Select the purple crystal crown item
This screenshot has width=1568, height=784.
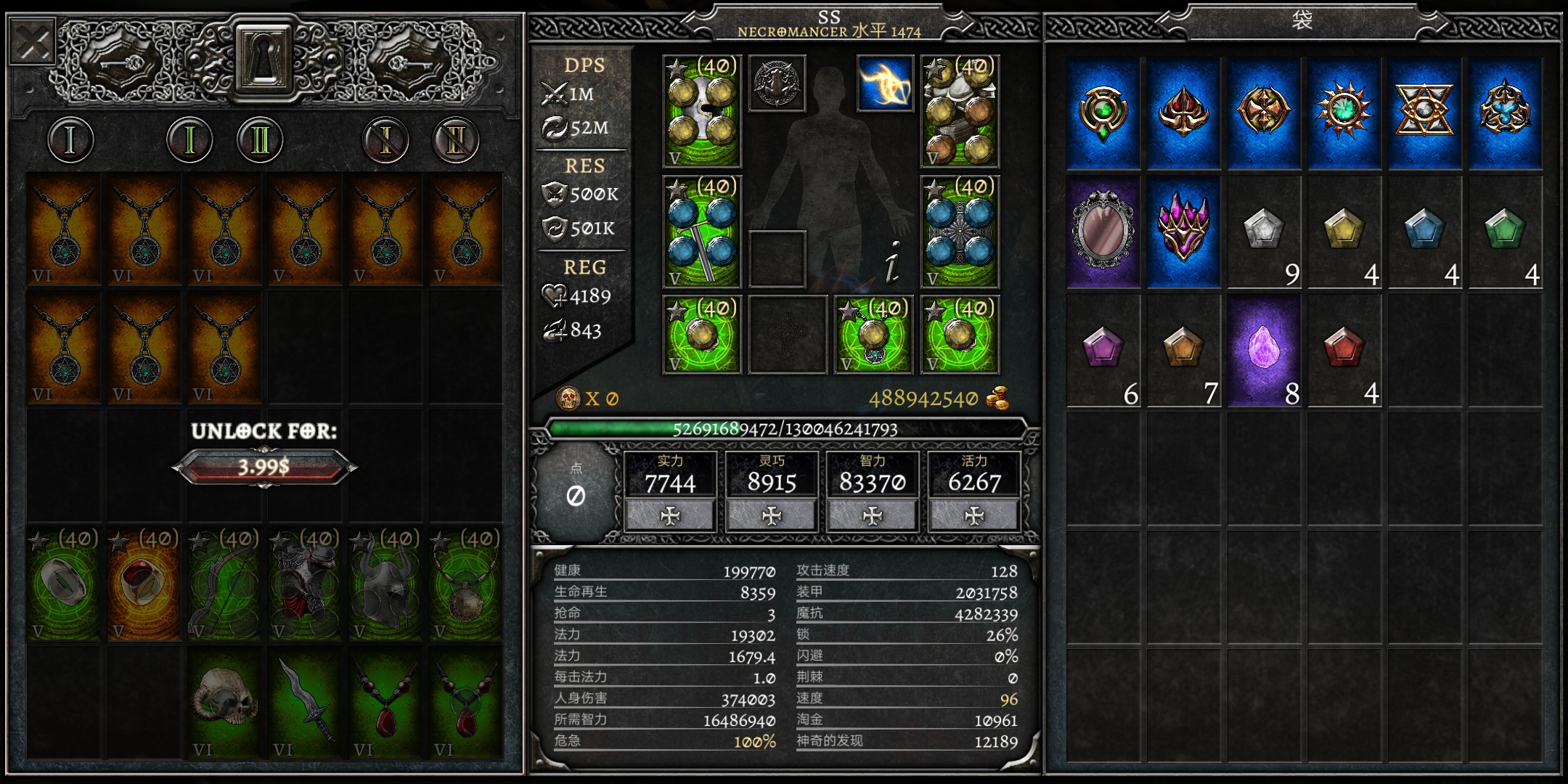click(1183, 231)
